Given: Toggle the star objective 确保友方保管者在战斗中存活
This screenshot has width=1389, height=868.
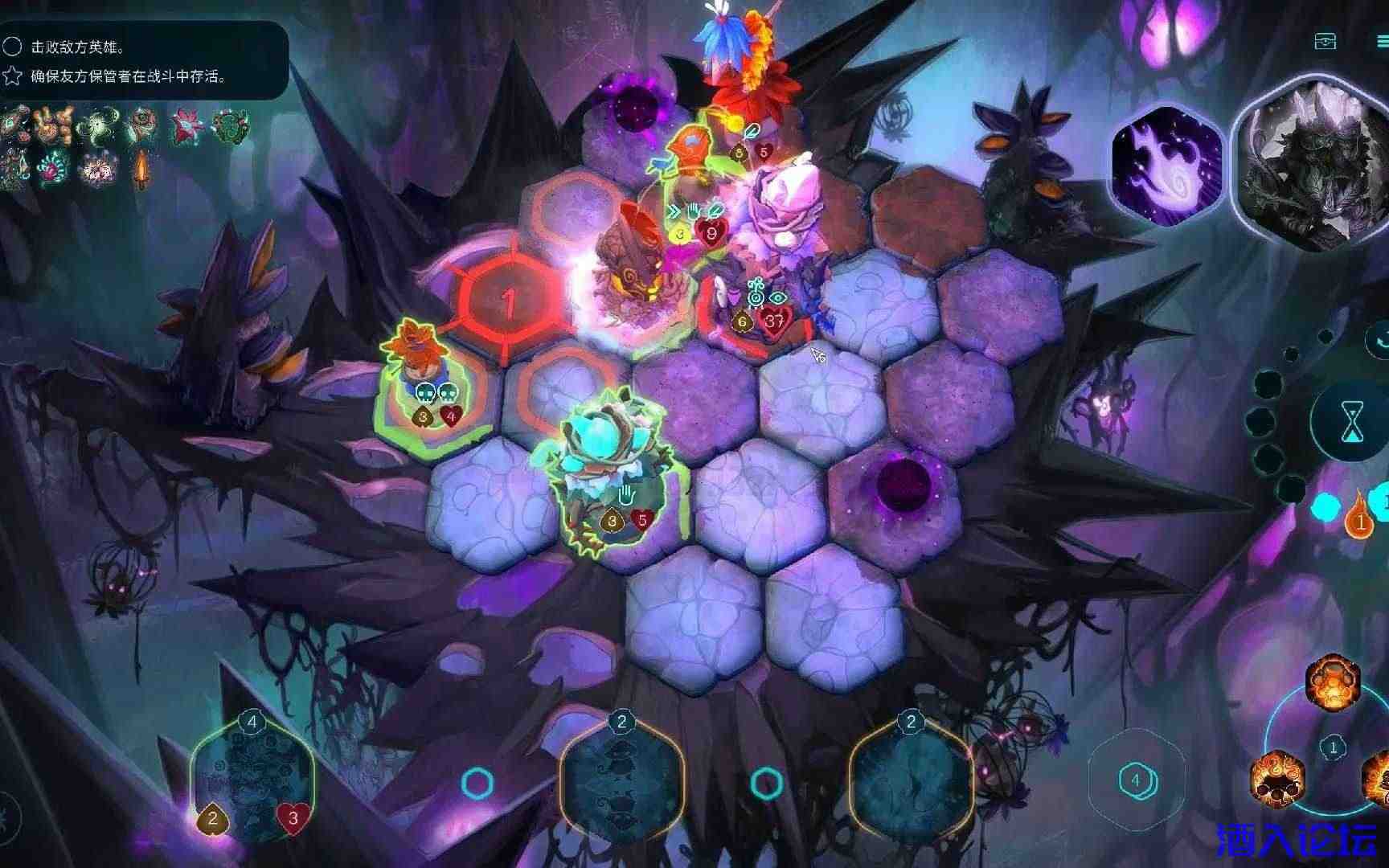Looking at the screenshot, I should [x=10, y=77].
